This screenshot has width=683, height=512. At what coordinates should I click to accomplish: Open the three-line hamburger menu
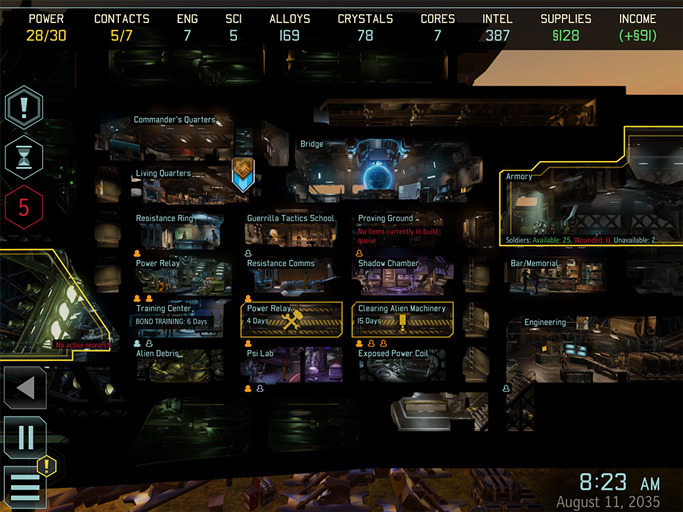tap(25, 487)
